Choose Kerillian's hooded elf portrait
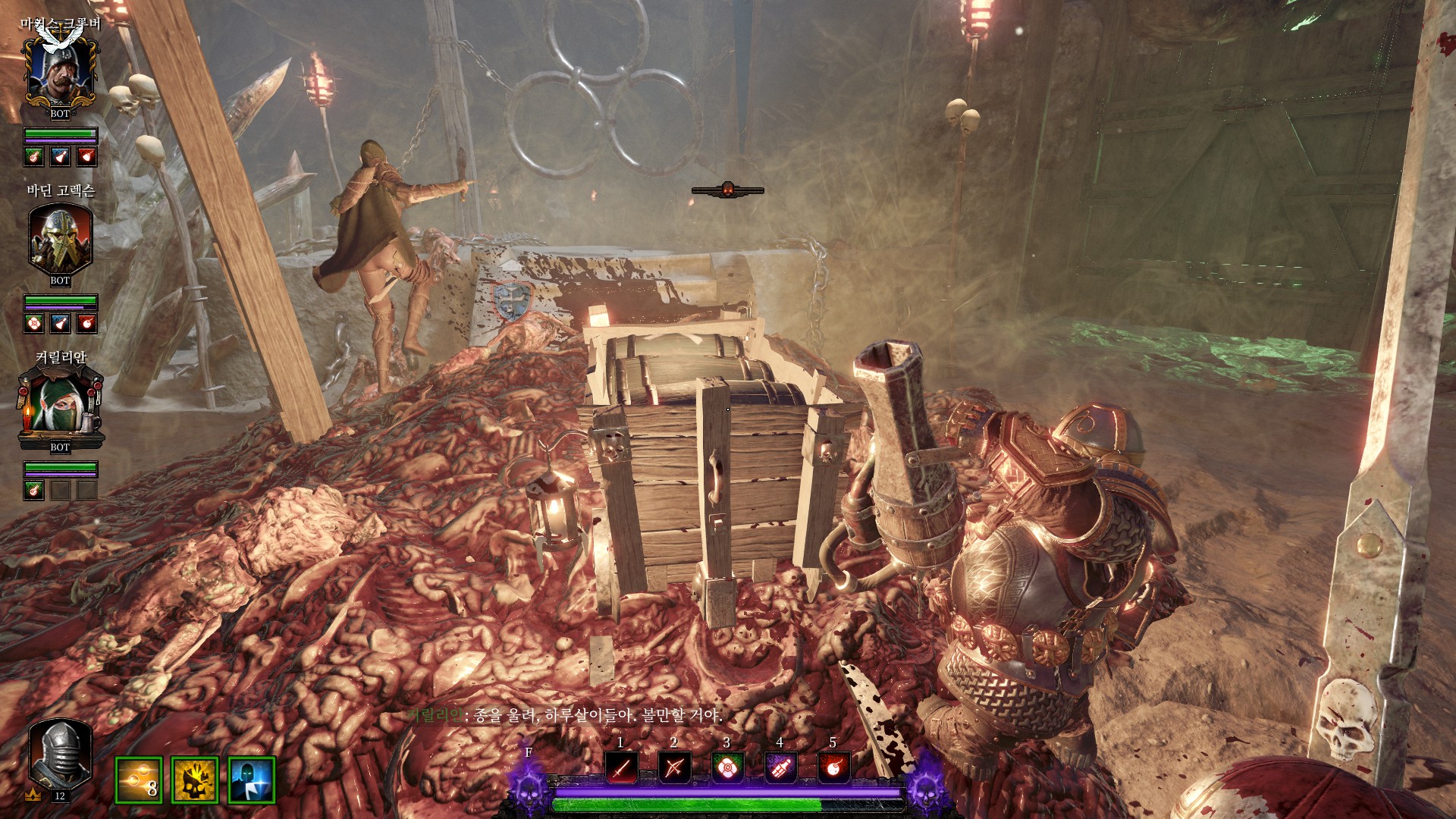 [x=60, y=406]
